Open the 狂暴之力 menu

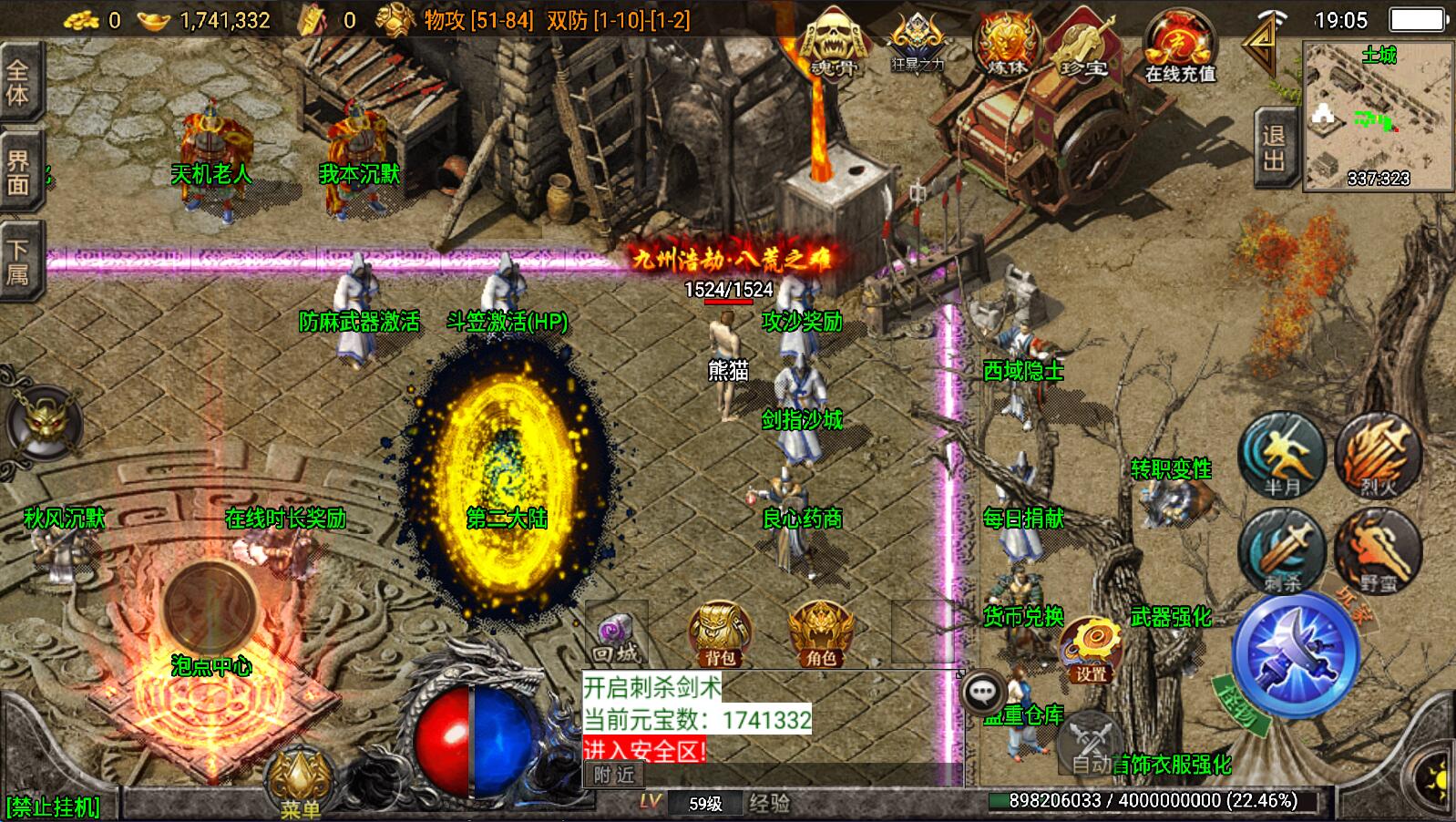(918, 44)
